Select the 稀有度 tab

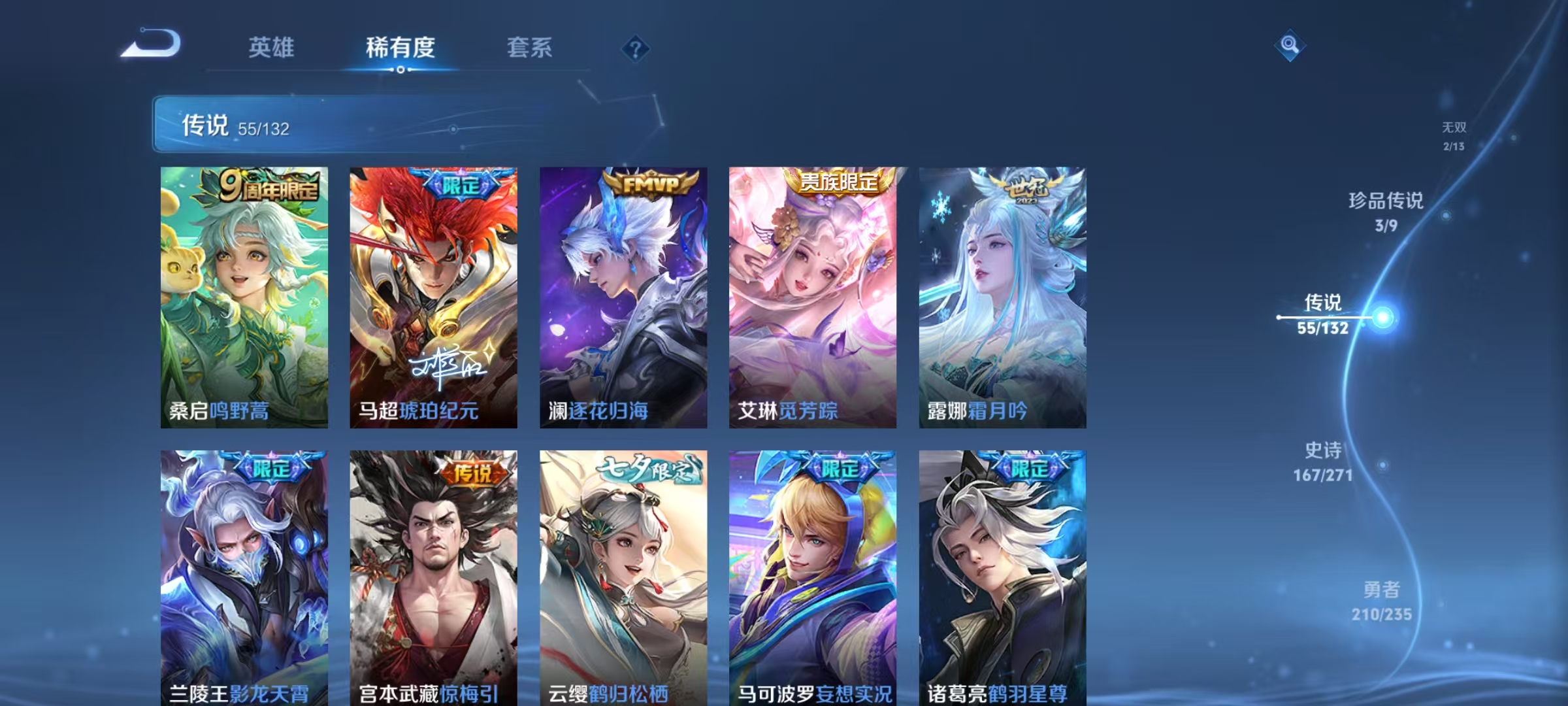click(401, 47)
